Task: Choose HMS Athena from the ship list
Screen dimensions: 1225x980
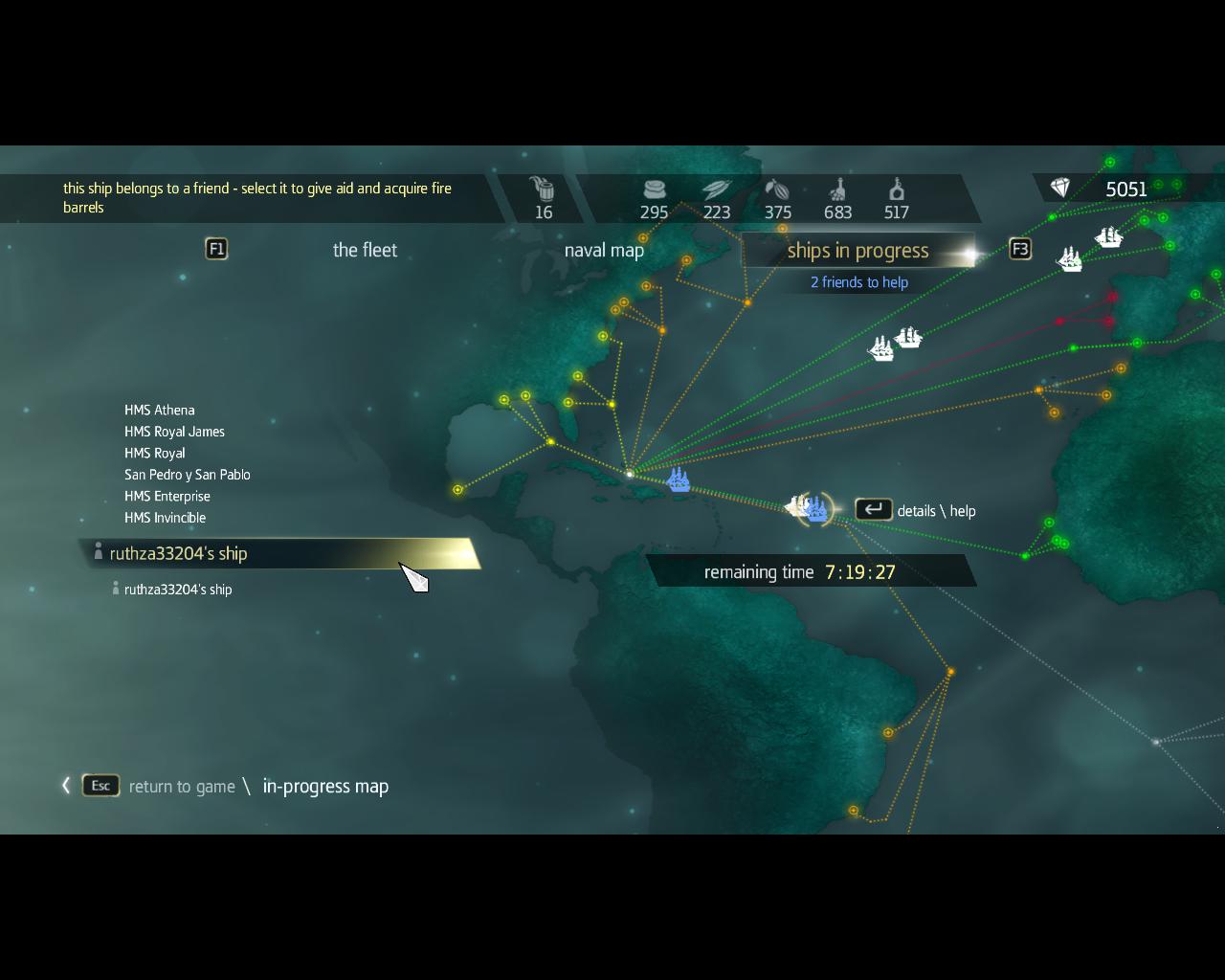Action: [x=160, y=410]
